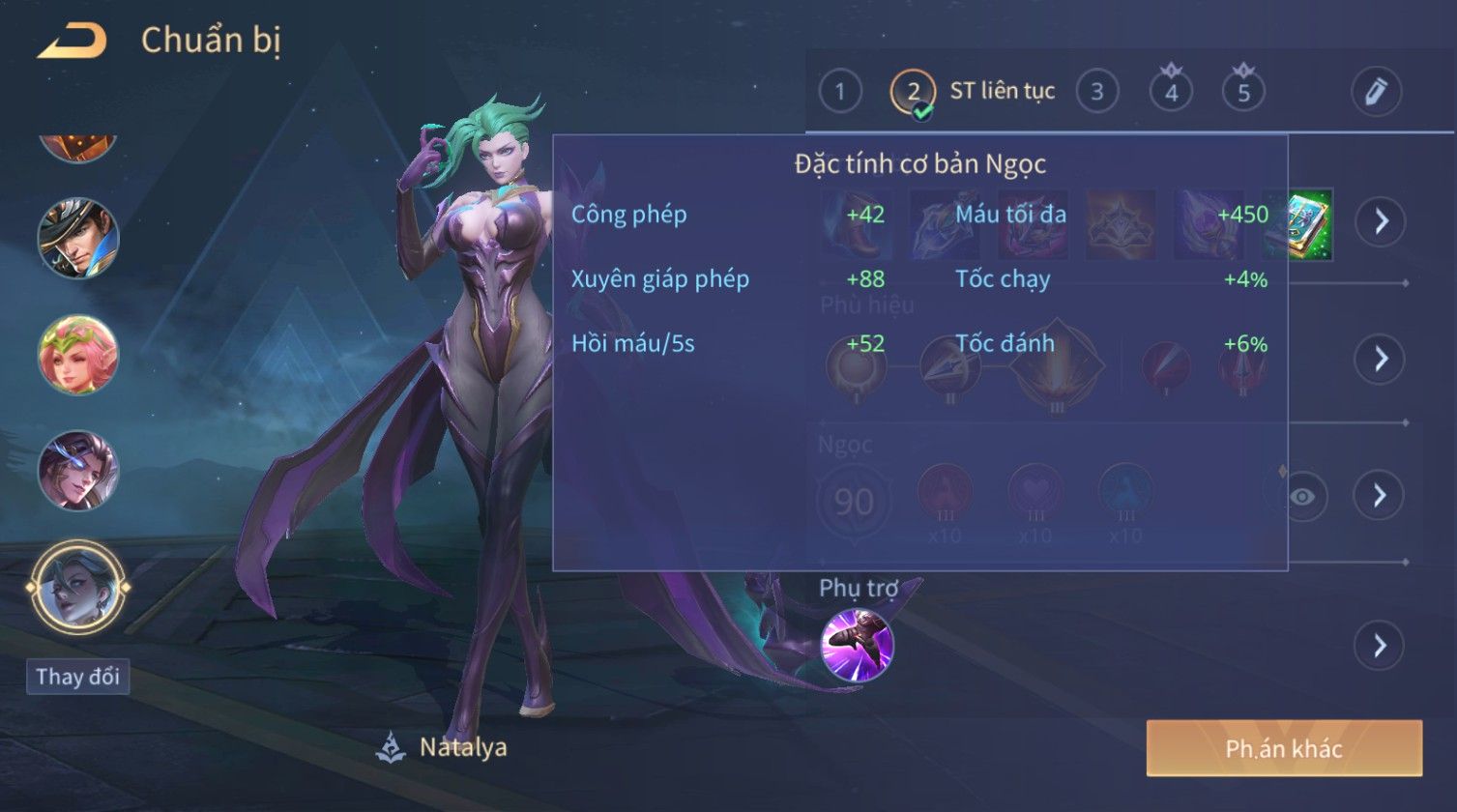Select the purple-haired masked hero portrait
Image resolution: width=1457 pixels, height=812 pixels.
(x=78, y=471)
